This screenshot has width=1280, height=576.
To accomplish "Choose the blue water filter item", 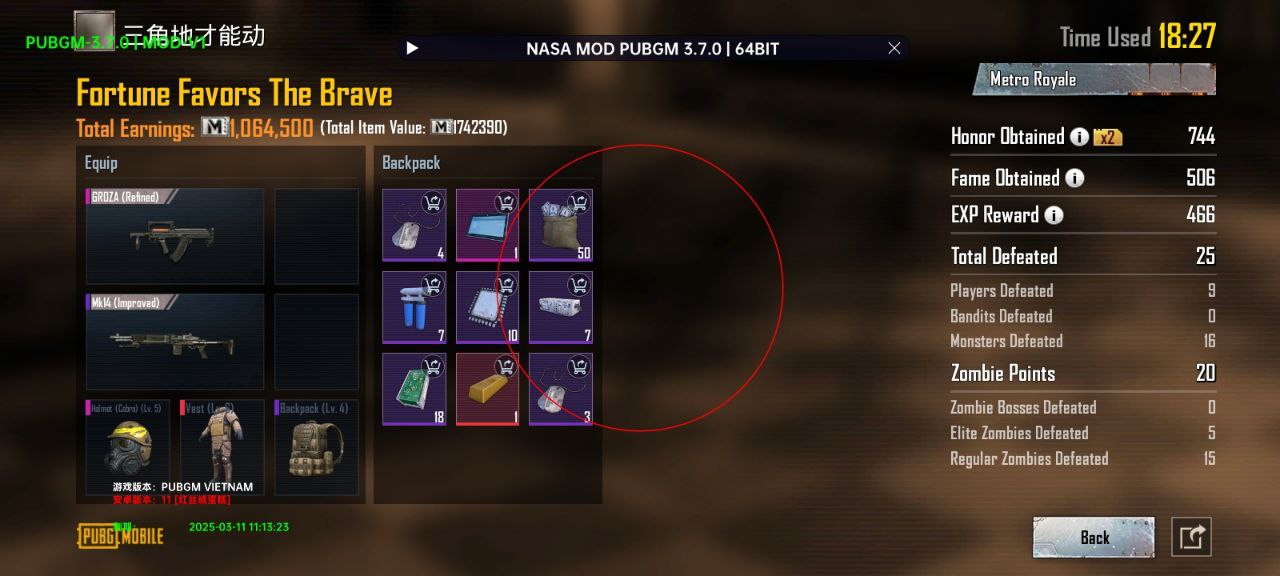I will click(414, 307).
